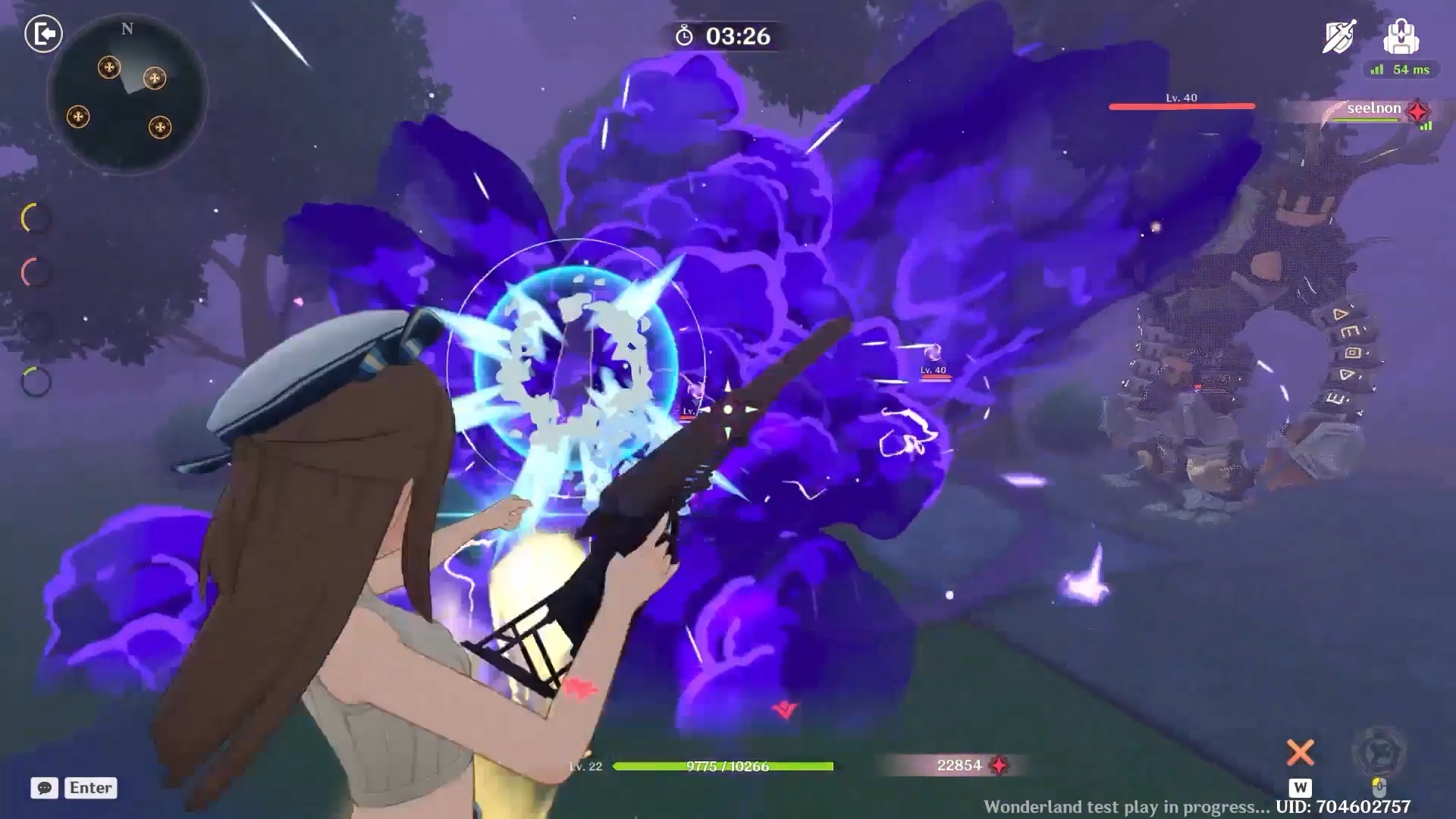Screen dimensions: 1456x819
Task: Open the backpack inventory icon
Action: tap(1401, 36)
